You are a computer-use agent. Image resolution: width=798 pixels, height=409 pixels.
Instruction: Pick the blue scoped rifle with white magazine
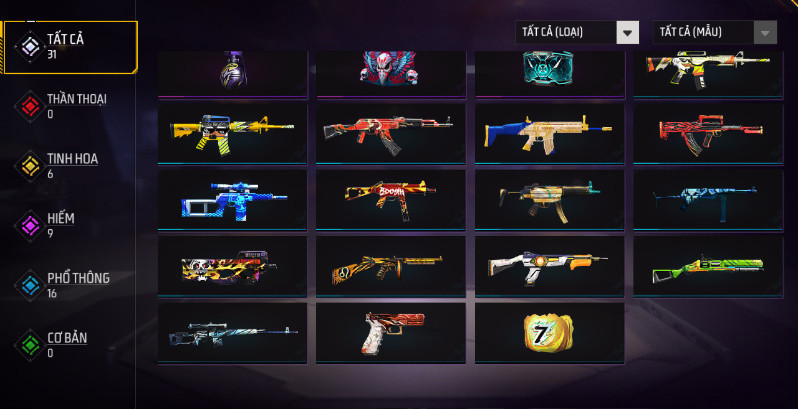pyautogui.click(x=232, y=198)
